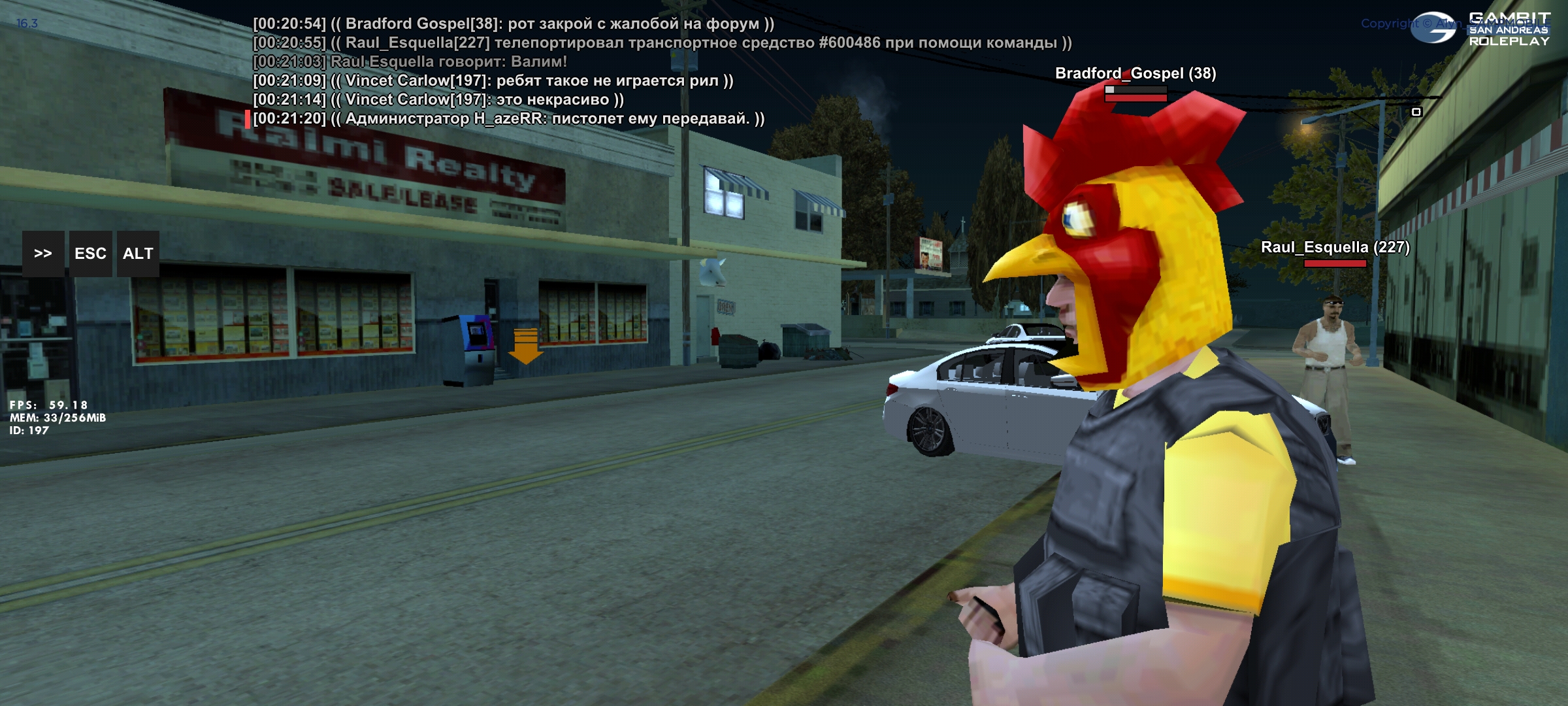This screenshot has width=1568, height=706.
Task: Open the chat log with the Администратор H_azeRR message
Action: [508, 119]
